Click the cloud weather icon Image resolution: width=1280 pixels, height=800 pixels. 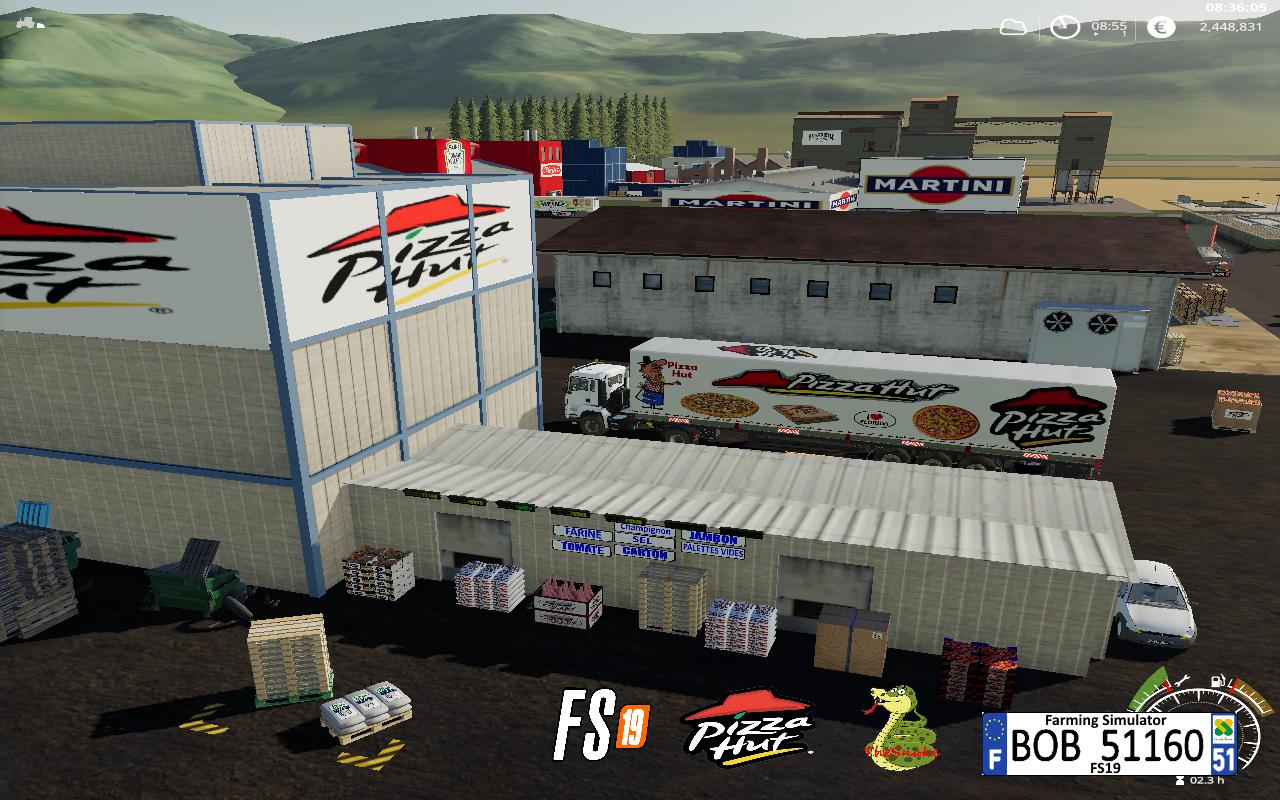click(x=1013, y=27)
